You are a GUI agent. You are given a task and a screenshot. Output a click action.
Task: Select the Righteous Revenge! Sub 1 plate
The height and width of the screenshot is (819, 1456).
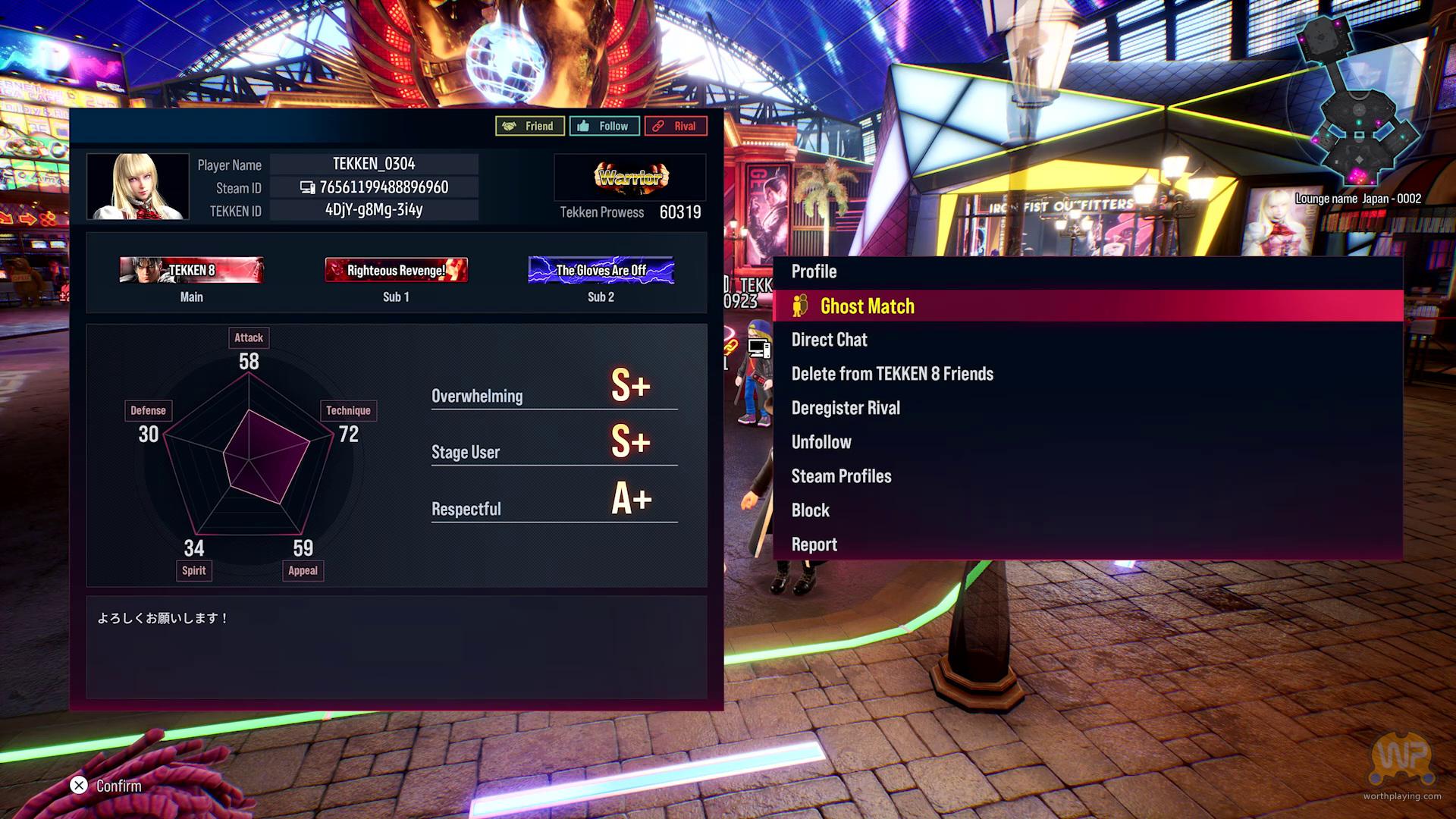396,270
